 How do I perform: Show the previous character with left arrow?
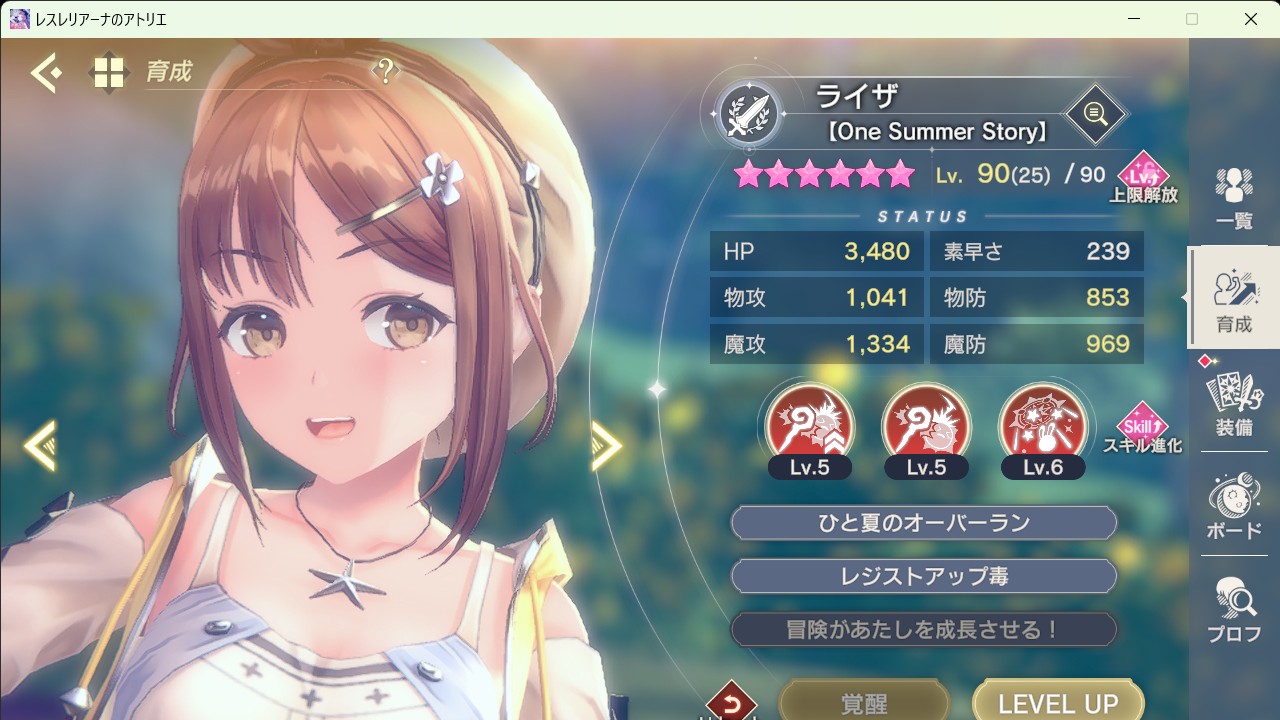coord(40,445)
